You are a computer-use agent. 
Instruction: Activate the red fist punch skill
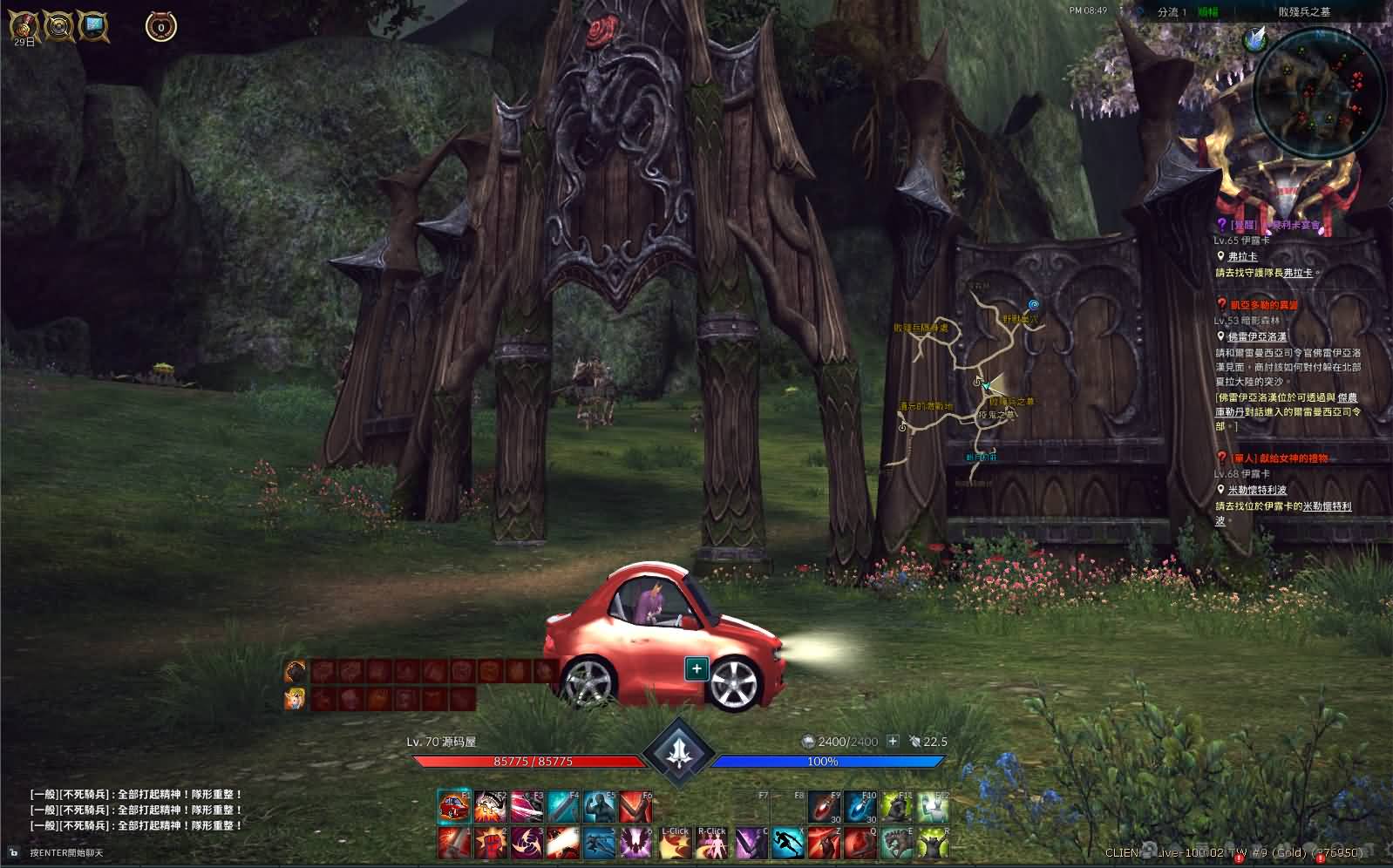(491, 843)
